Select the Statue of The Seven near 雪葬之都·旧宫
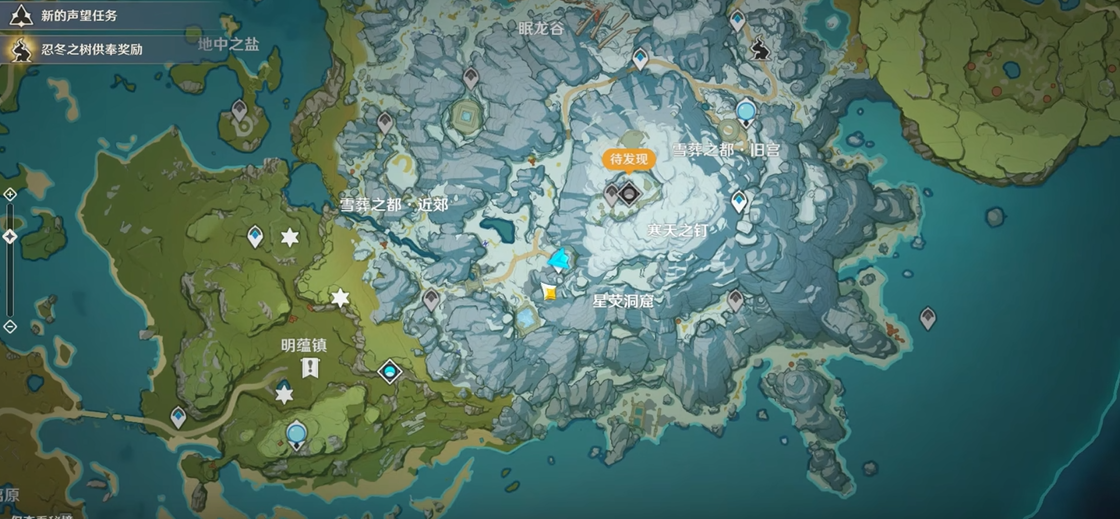The width and height of the screenshot is (1120, 519). point(745,111)
